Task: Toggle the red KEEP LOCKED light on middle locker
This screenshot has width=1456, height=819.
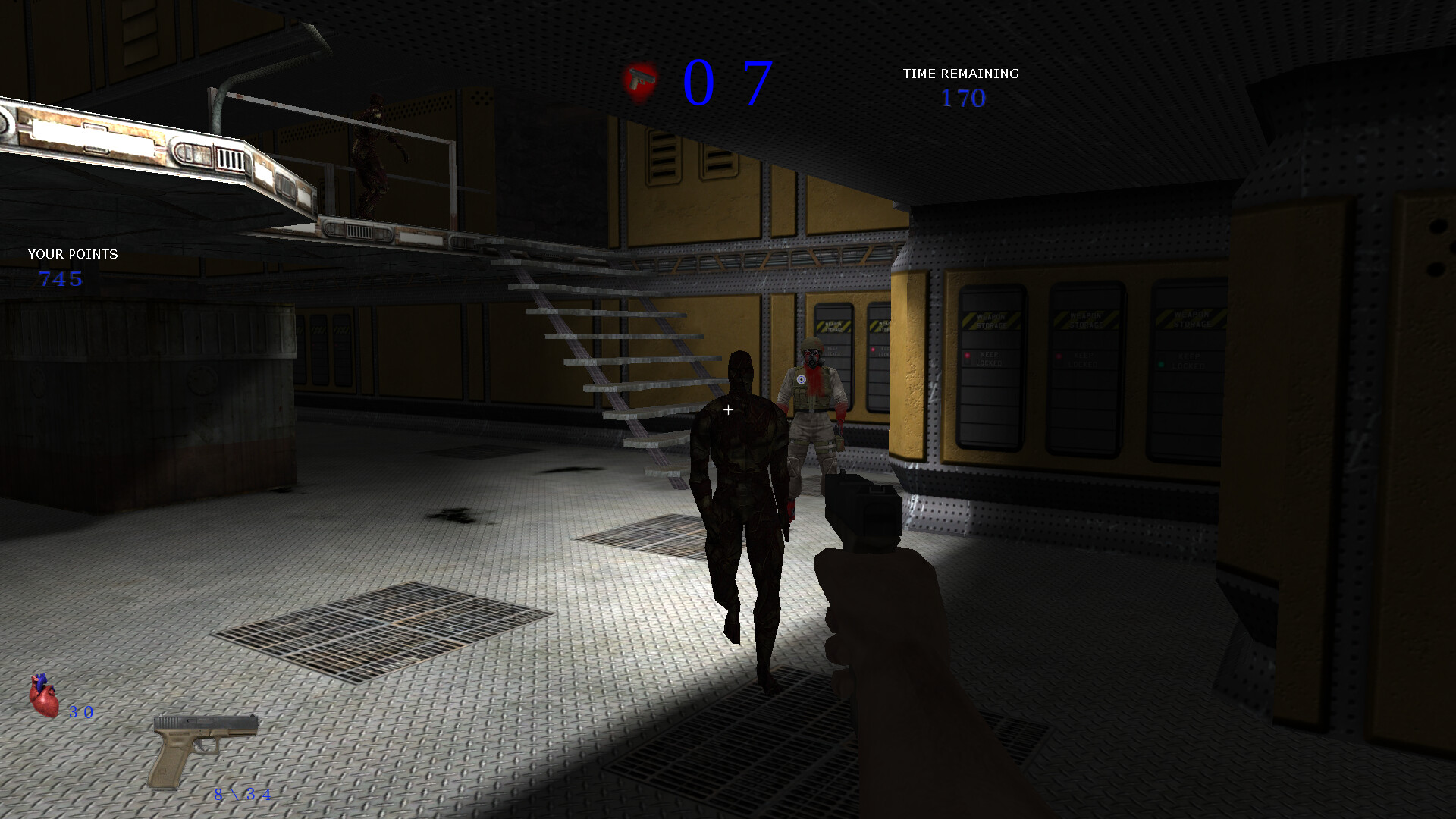Action: pos(1059,356)
